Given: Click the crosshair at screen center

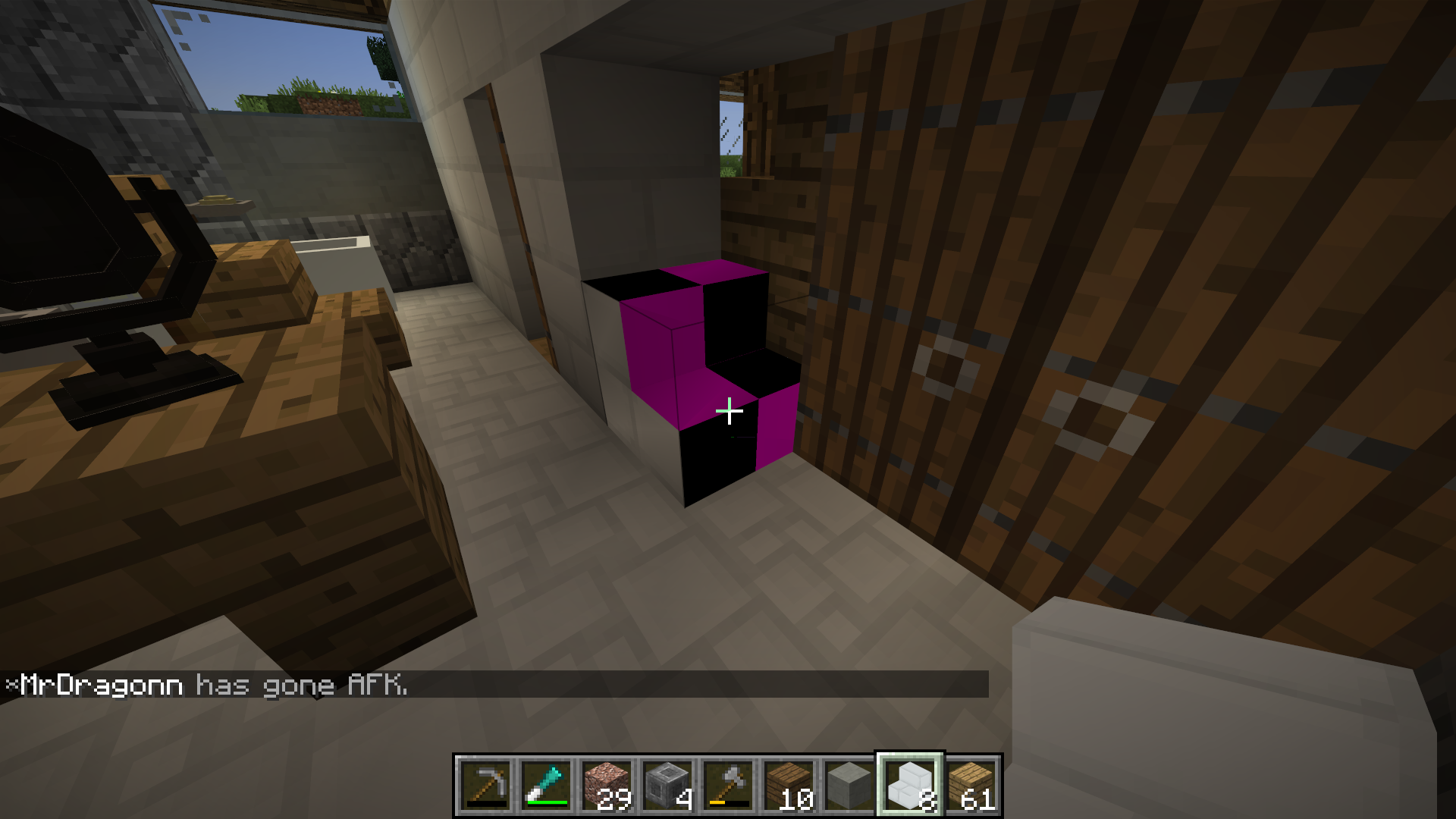Looking at the screenshot, I should pyautogui.click(x=728, y=409).
